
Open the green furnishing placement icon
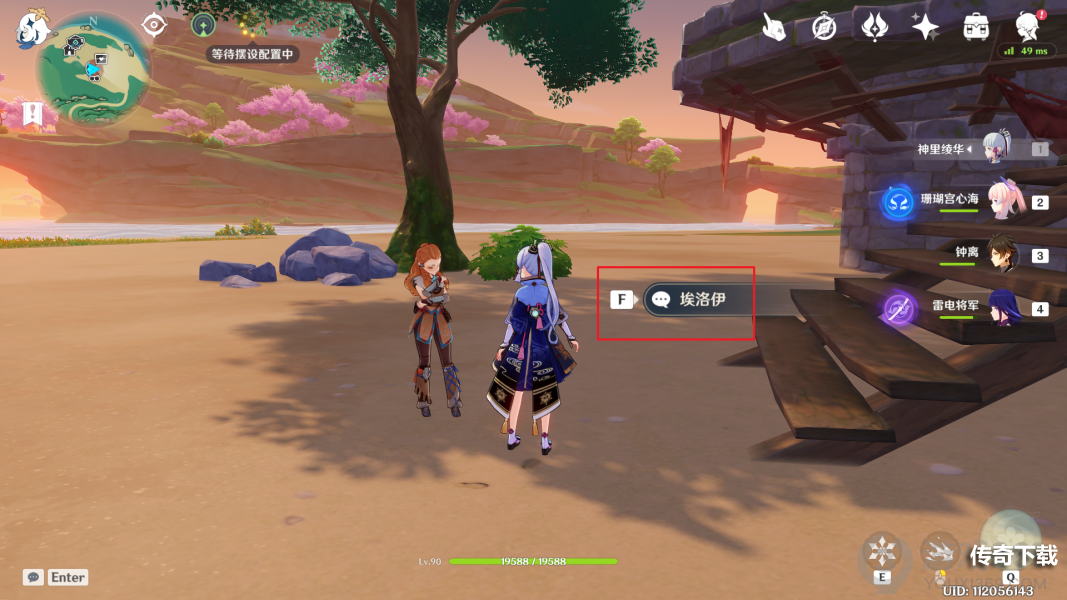click(x=203, y=25)
